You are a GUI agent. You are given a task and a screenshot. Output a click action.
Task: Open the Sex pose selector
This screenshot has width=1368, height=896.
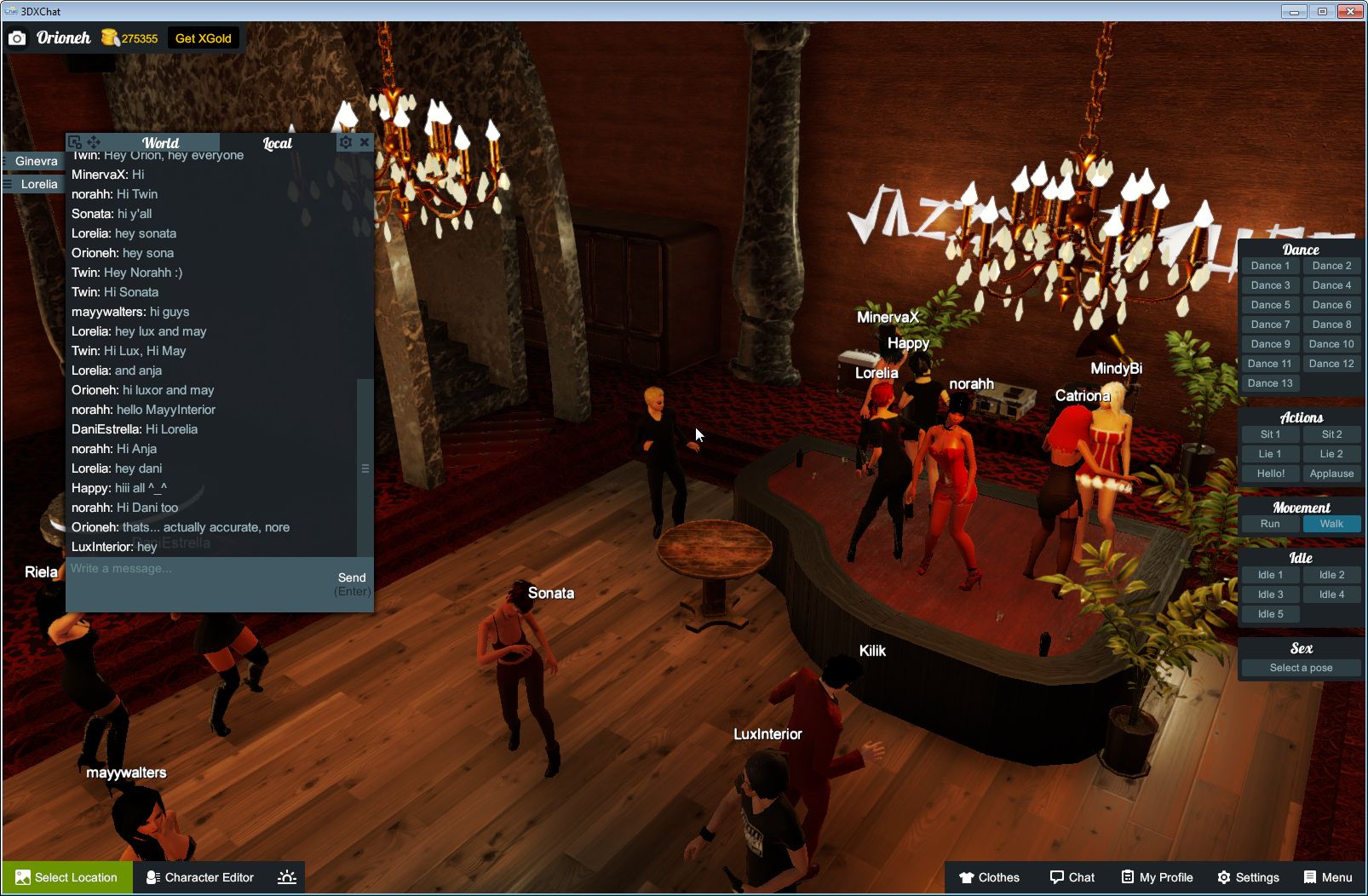pos(1301,667)
